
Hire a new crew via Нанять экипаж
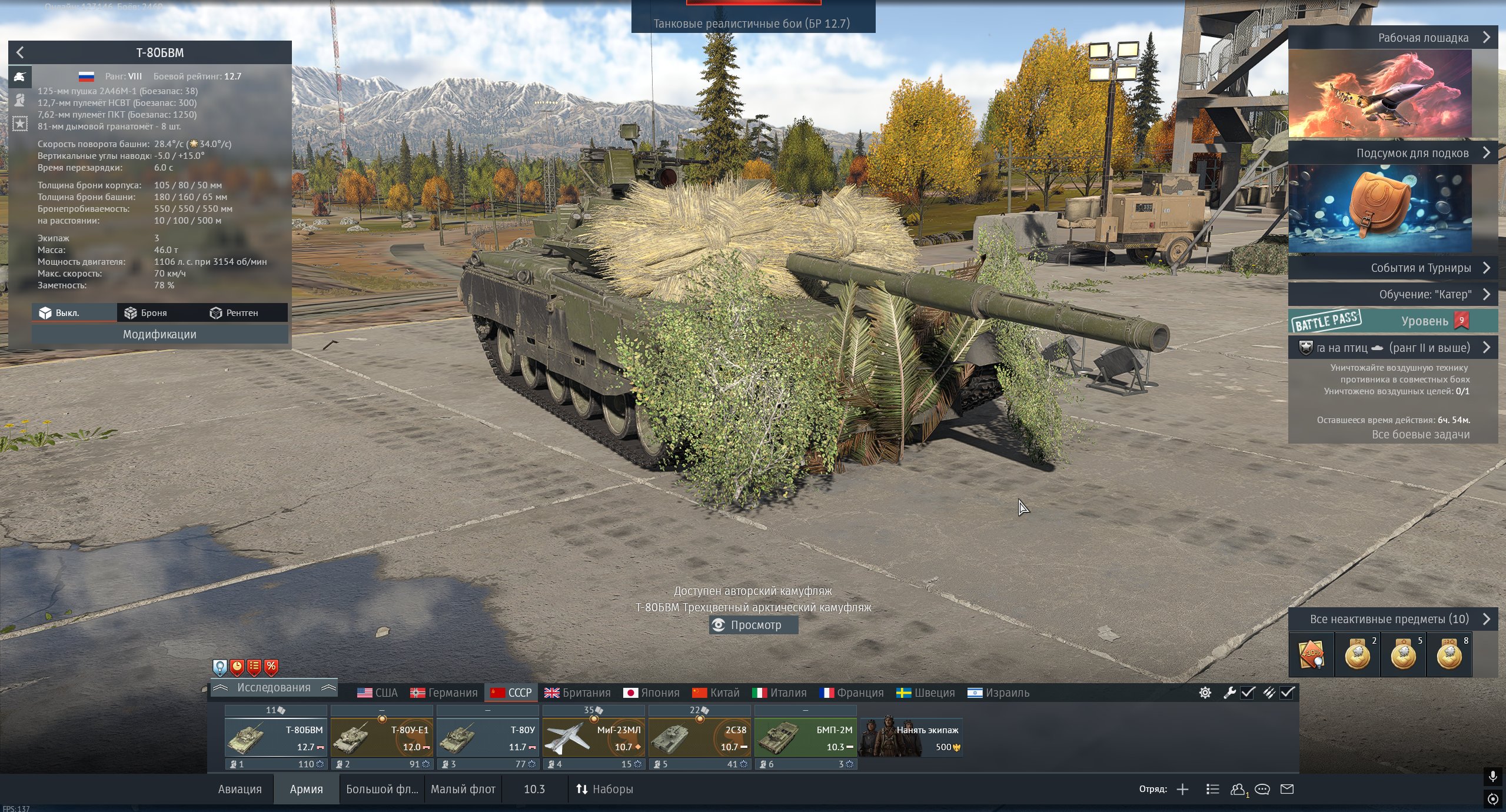point(911,738)
